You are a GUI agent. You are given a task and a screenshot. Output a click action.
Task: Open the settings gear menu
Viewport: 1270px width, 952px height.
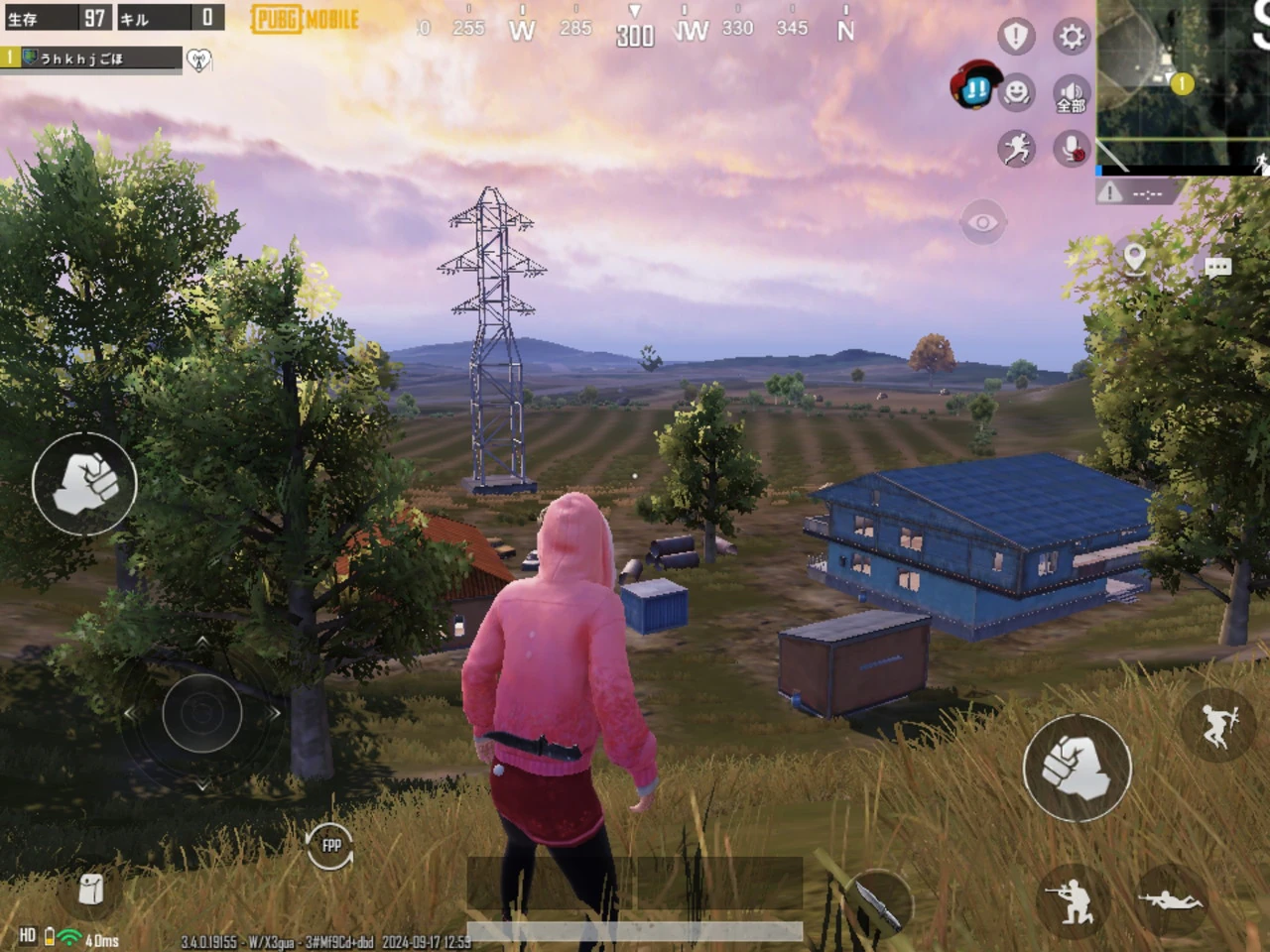1072,38
